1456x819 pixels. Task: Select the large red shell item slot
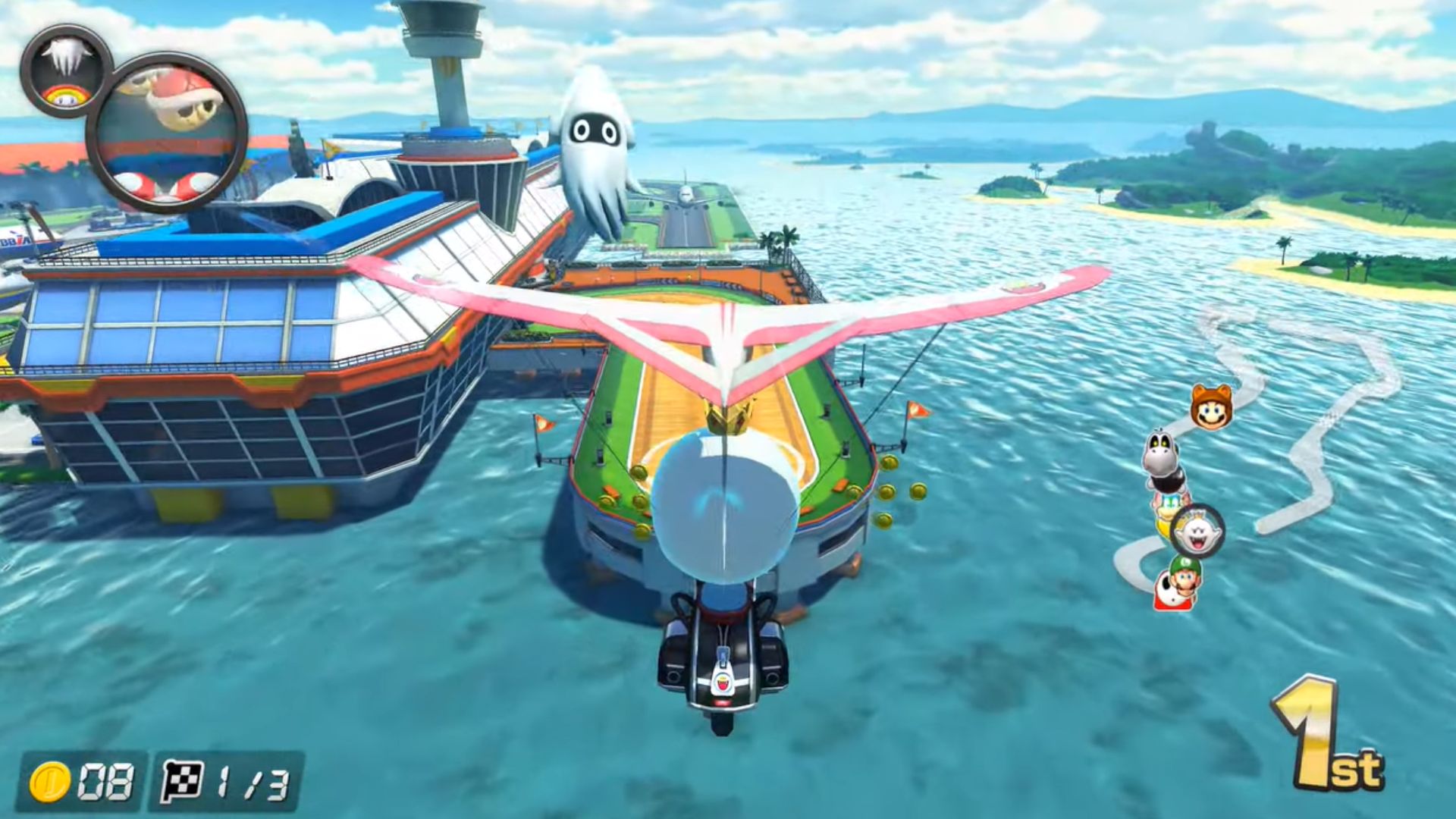click(x=167, y=133)
